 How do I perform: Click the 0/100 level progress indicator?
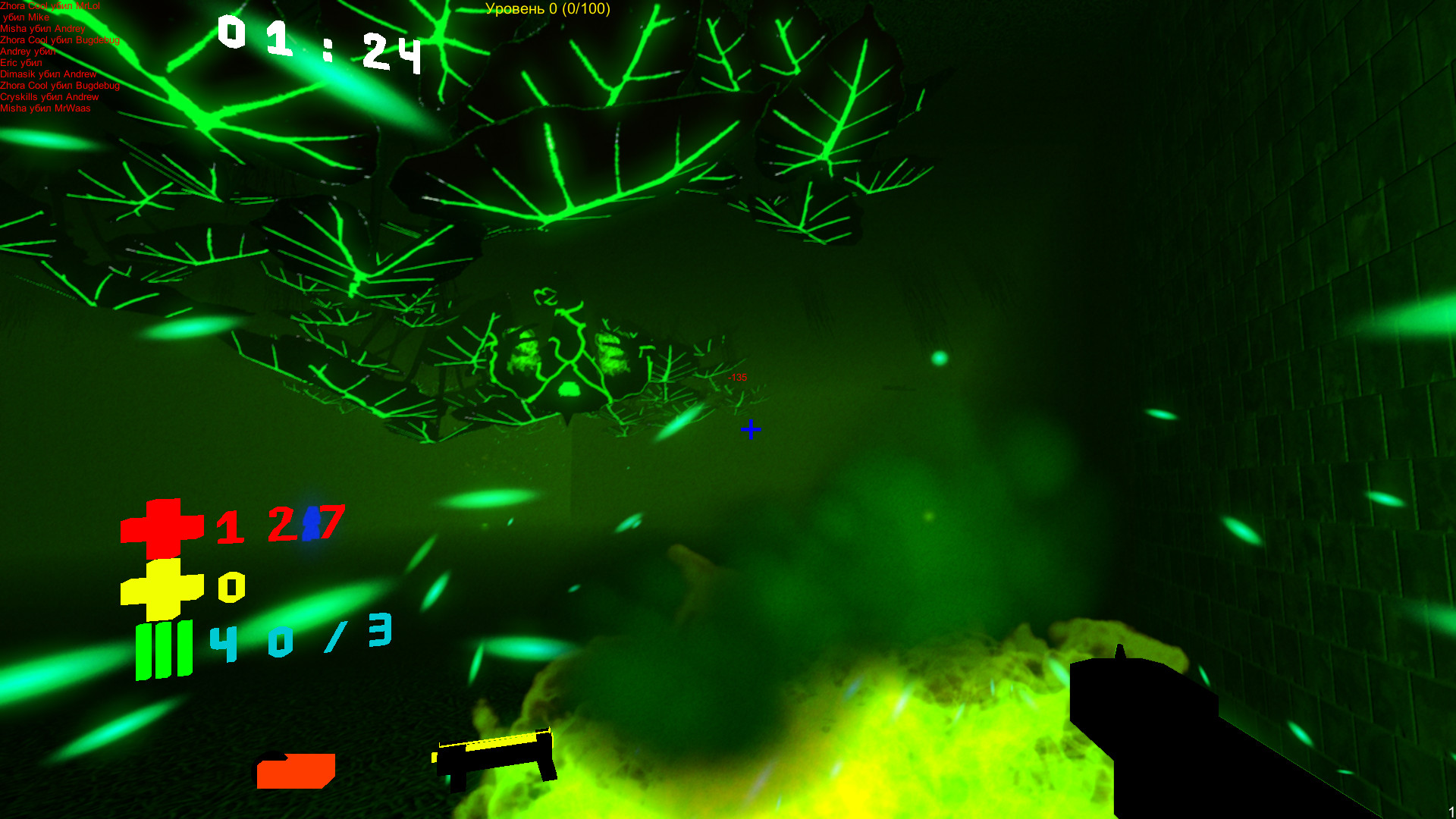588,11
